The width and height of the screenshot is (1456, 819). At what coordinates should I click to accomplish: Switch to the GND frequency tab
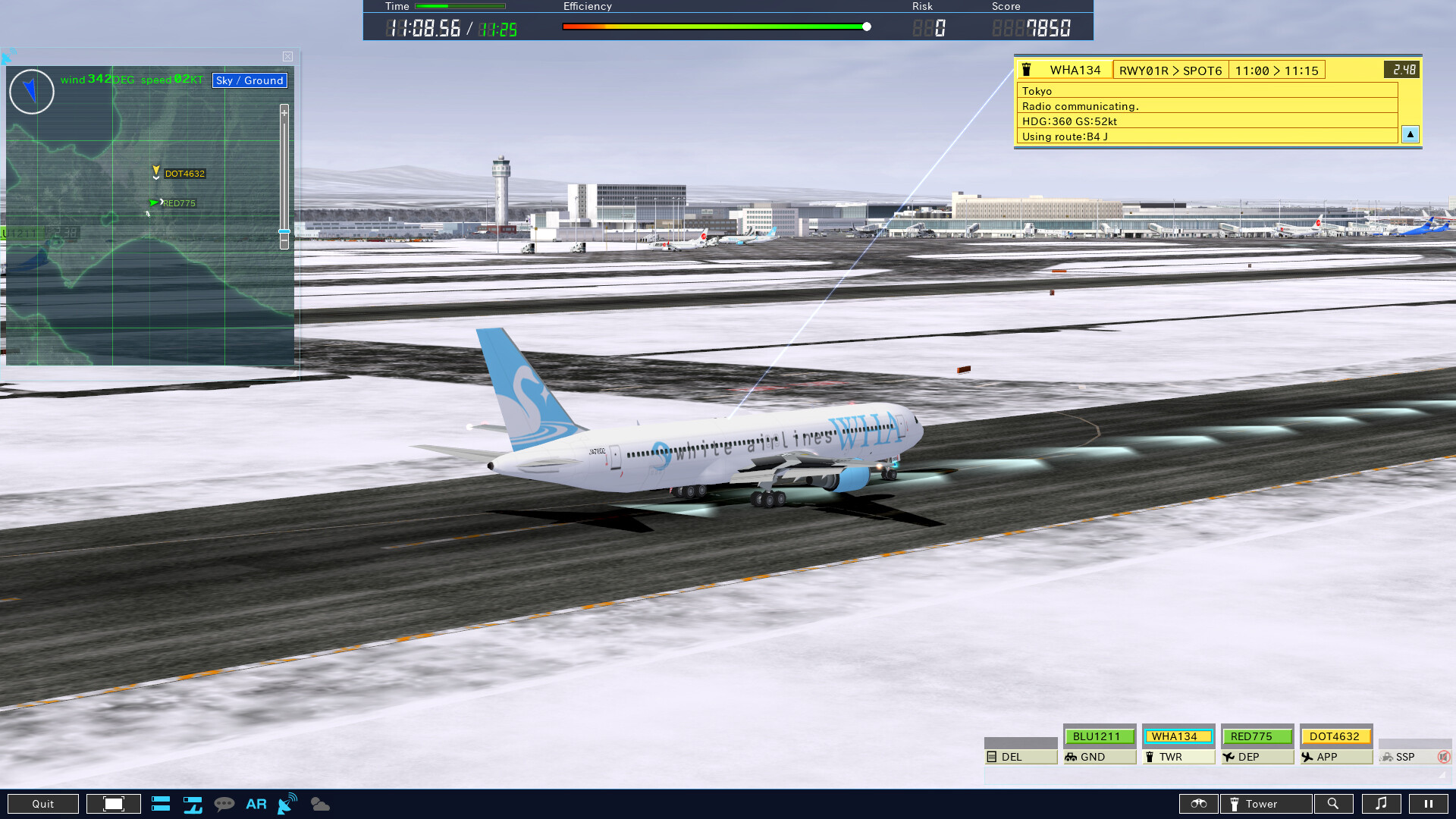click(1099, 757)
